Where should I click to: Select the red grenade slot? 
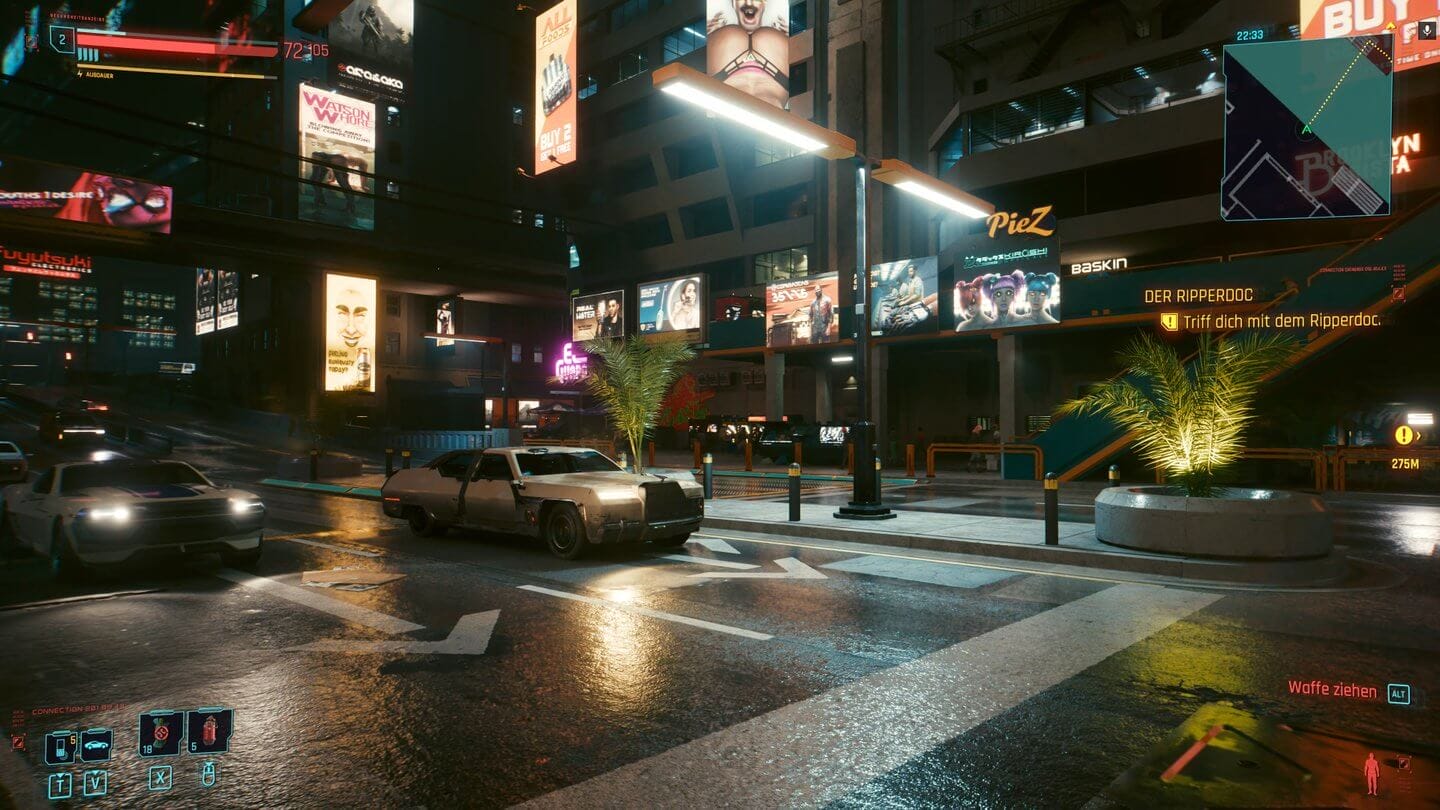210,730
